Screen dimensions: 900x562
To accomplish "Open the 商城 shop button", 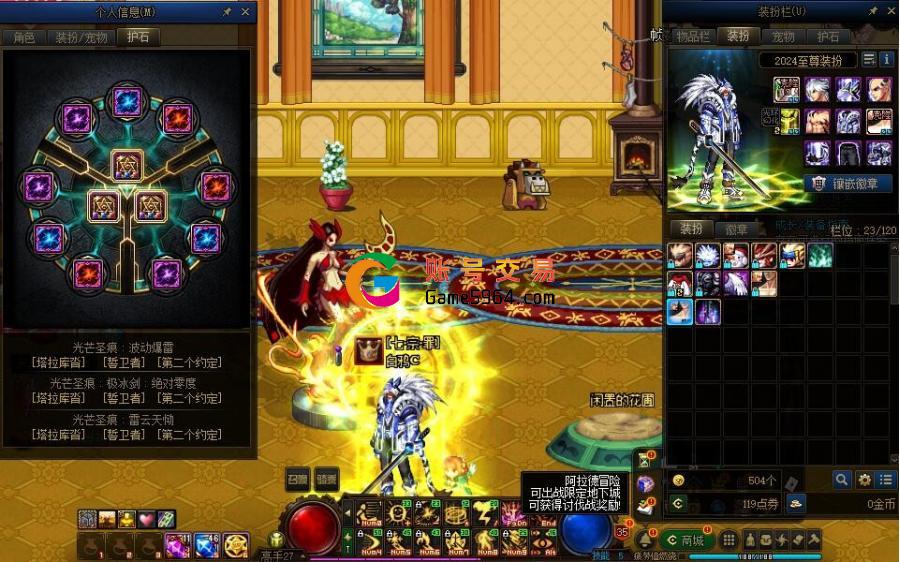I will coord(686,540).
